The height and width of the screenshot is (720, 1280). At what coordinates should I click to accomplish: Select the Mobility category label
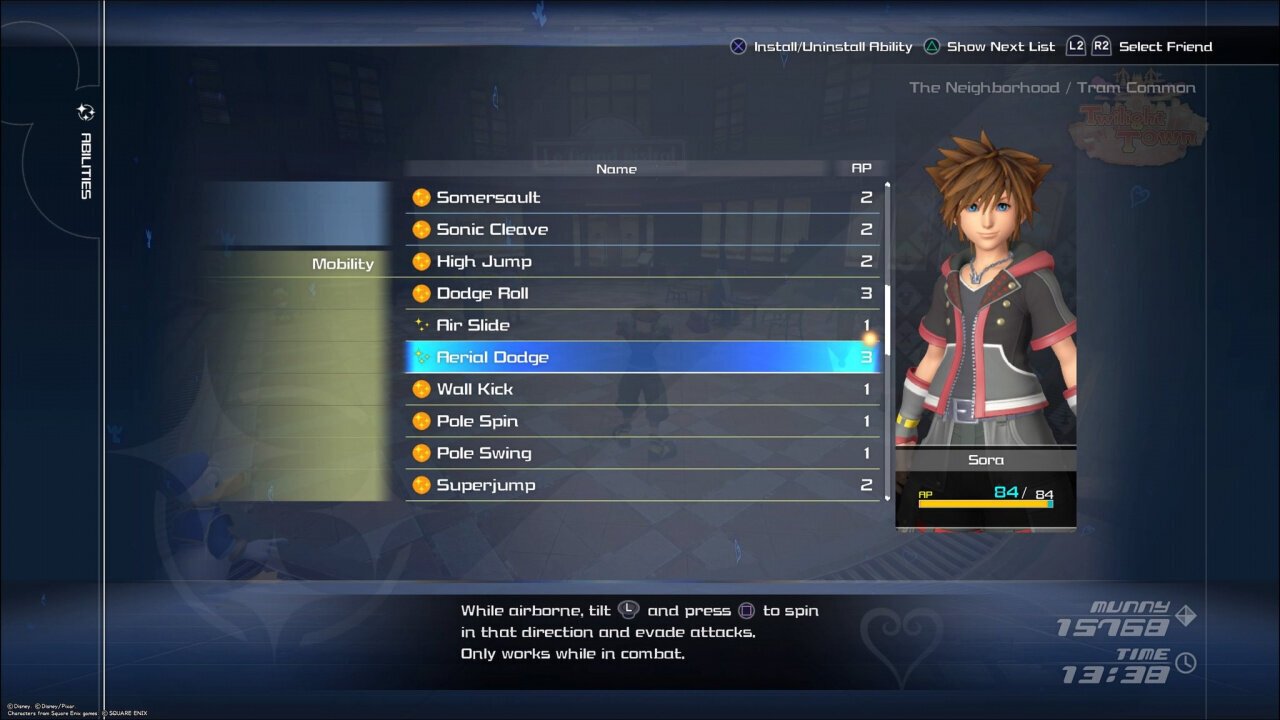(342, 264)
